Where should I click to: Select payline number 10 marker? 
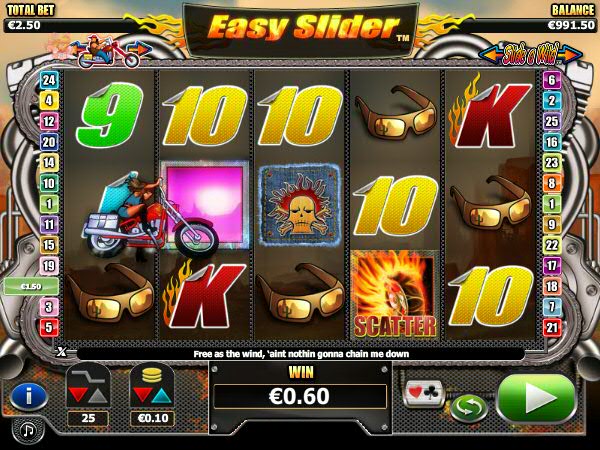click(46, 182)
